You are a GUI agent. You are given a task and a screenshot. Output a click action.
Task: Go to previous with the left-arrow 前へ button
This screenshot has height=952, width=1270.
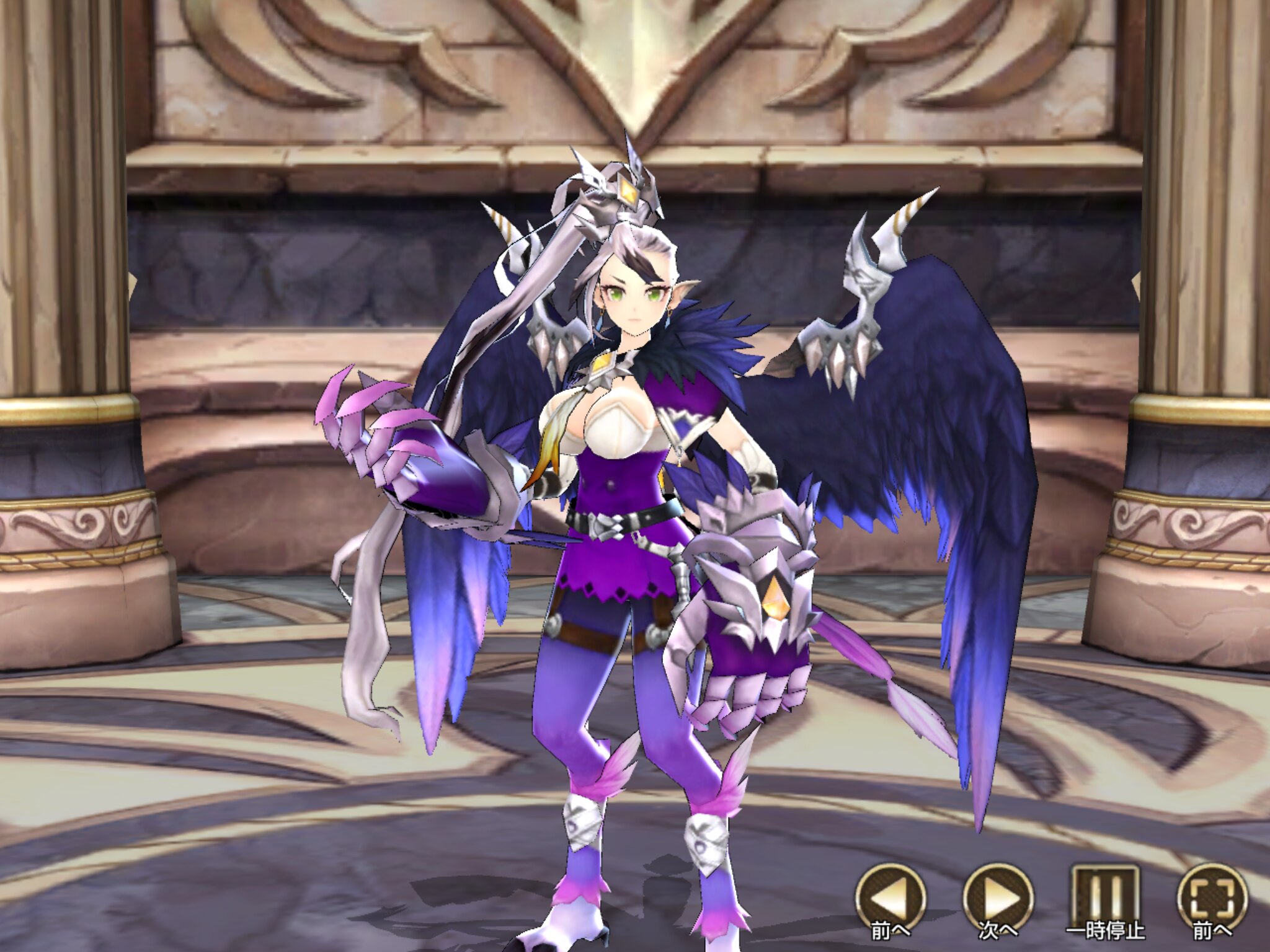coord(890,897)
